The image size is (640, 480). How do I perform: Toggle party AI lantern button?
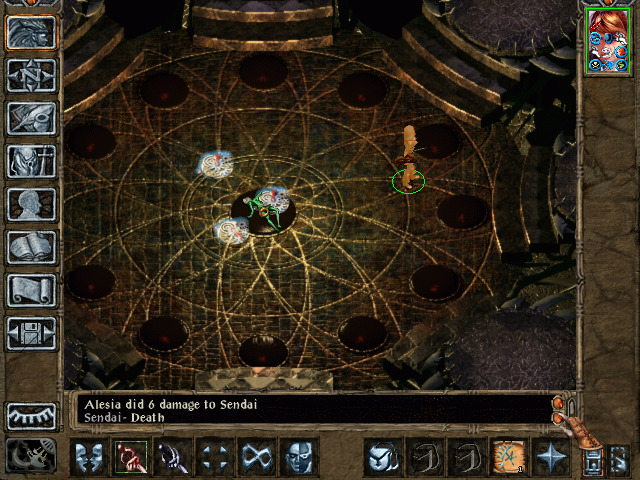click(592, 459)
